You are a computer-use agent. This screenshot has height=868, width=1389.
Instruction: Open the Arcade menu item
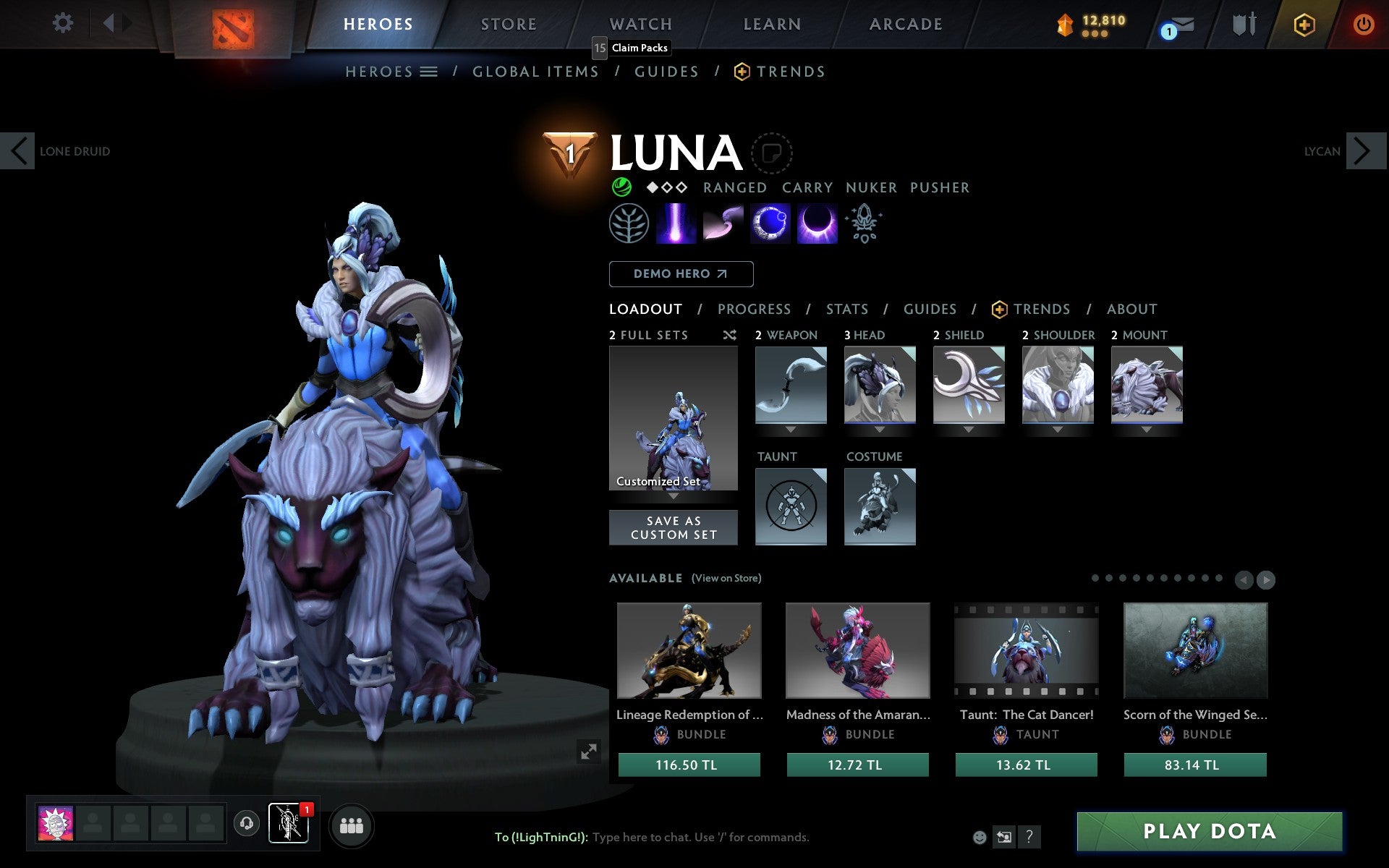904,24
